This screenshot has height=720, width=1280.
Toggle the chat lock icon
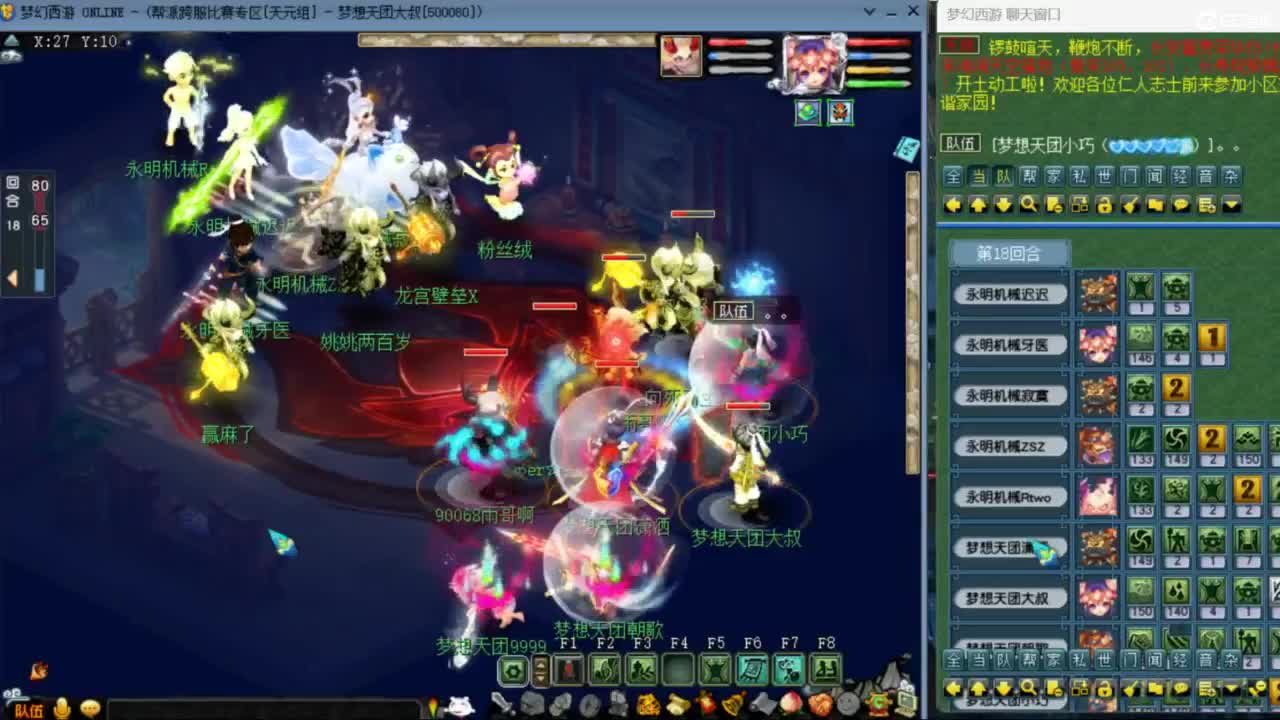(x=1105, y=205)
